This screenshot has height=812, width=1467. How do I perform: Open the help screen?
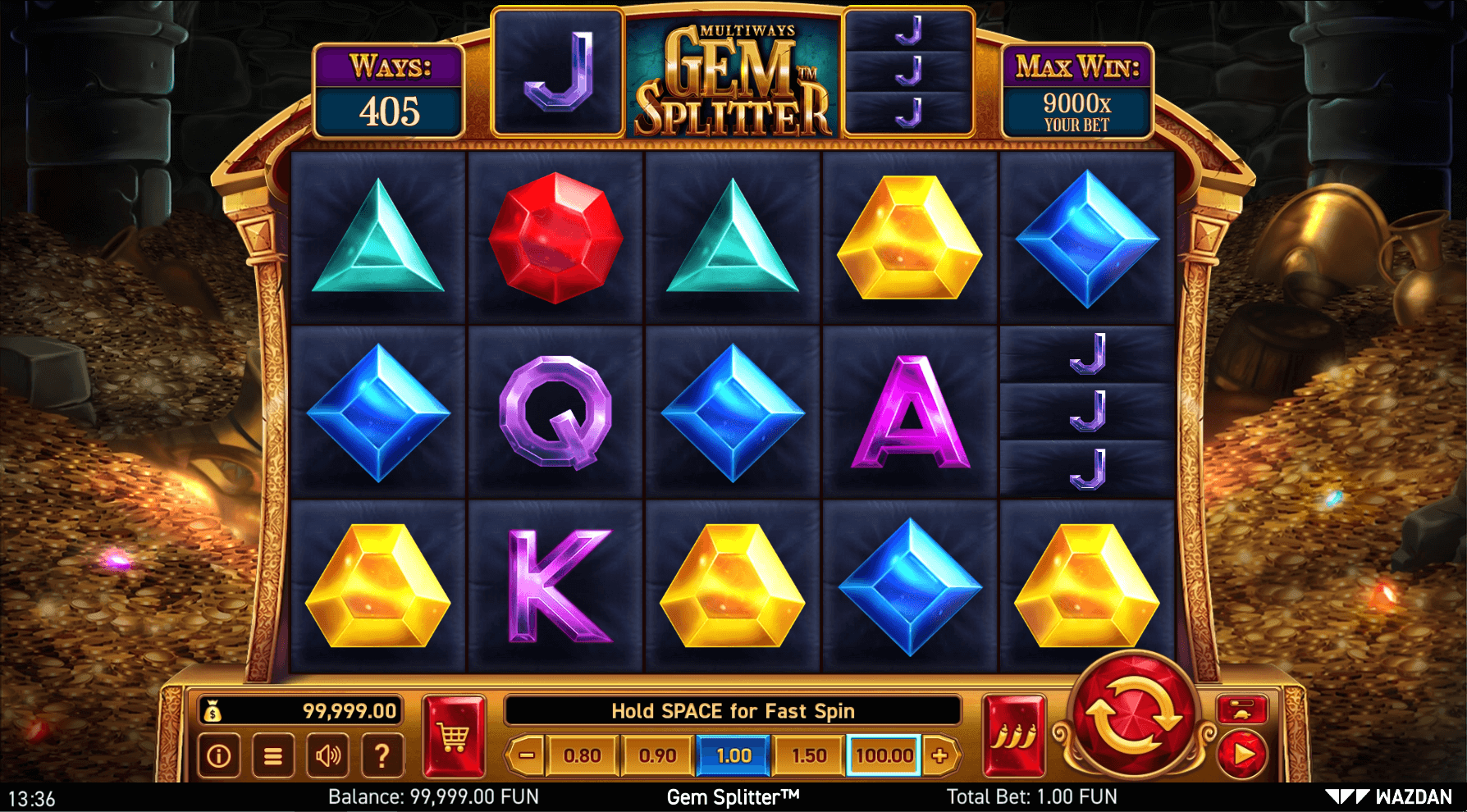[382, 756]
